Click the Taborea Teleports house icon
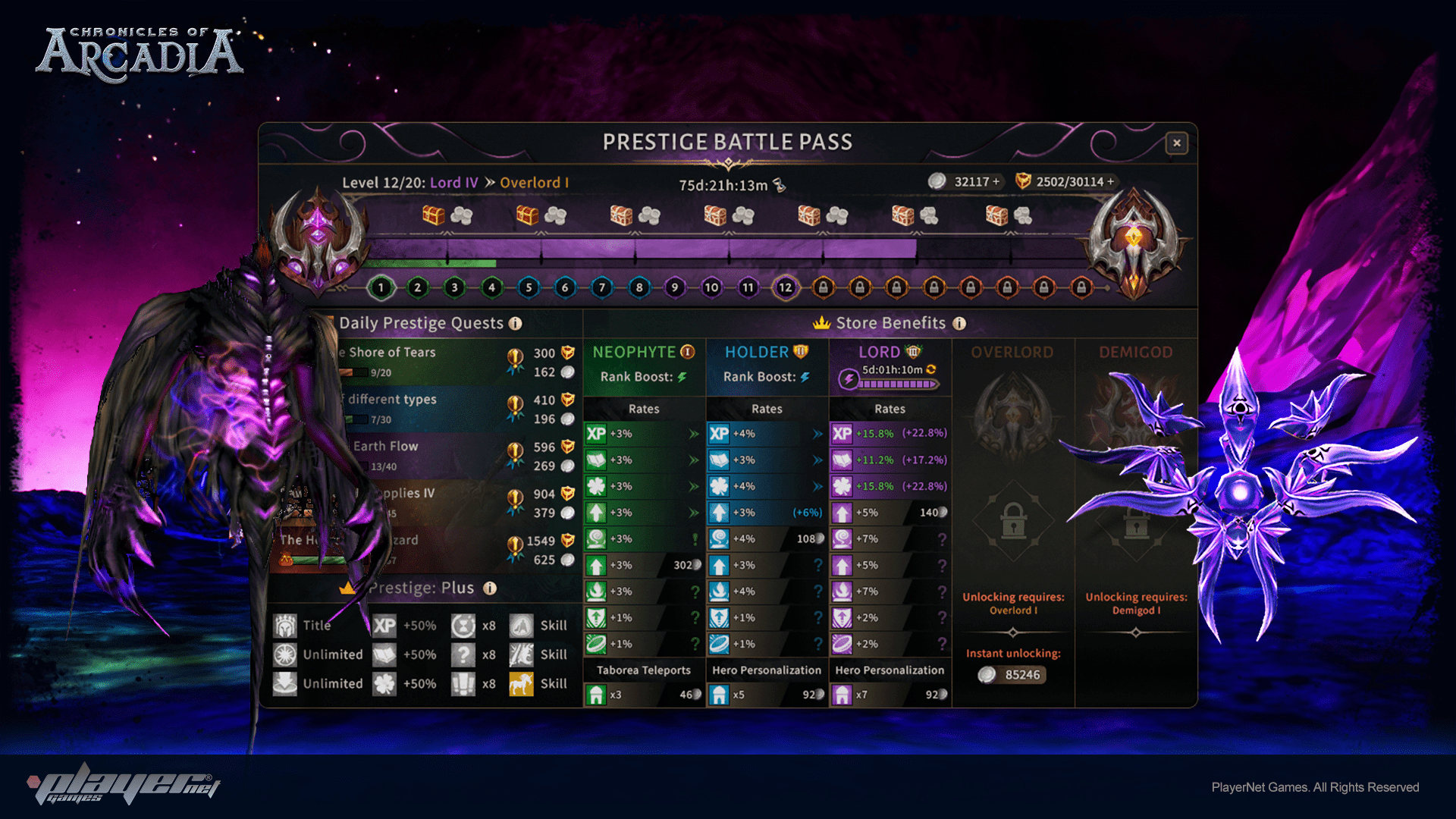Screen dimensions: 1456x819 tap(597, 695)
